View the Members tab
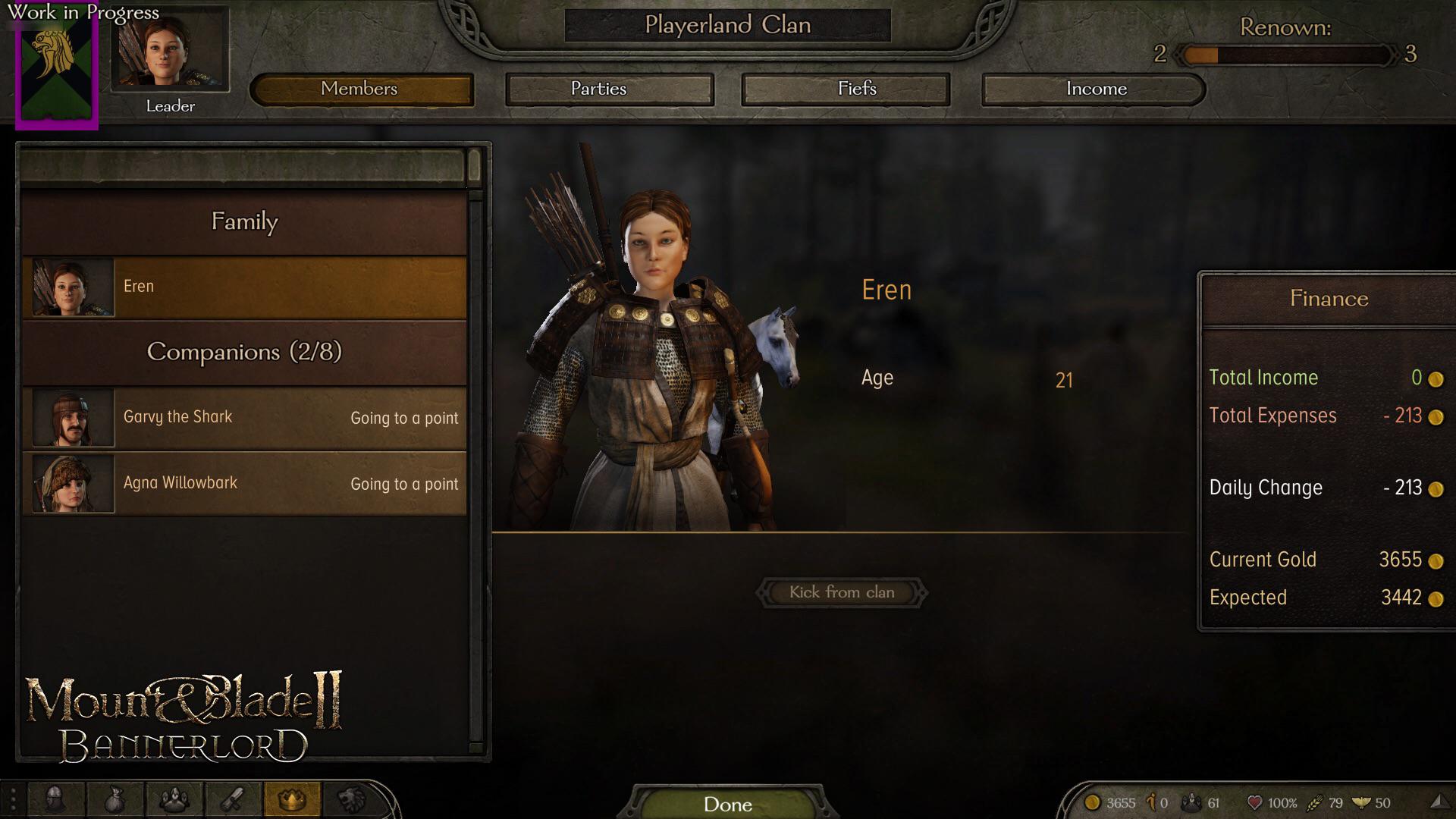Viewport: 1456px width, 819px height. tap(361, 89)
